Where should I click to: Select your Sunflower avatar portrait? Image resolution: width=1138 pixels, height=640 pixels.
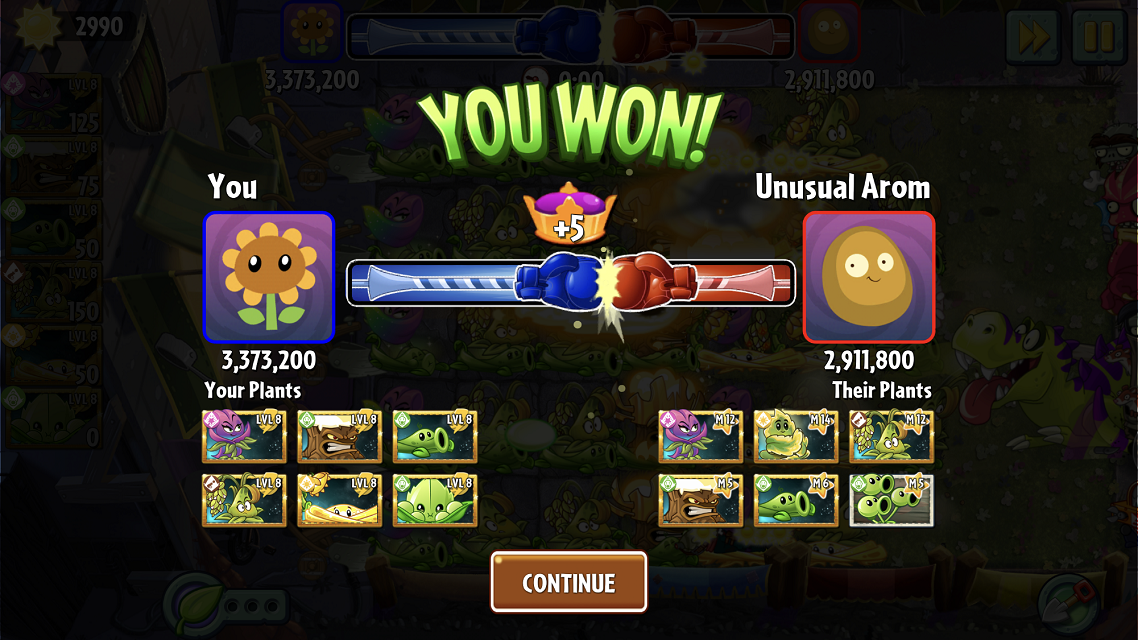(x=269, y=277)
